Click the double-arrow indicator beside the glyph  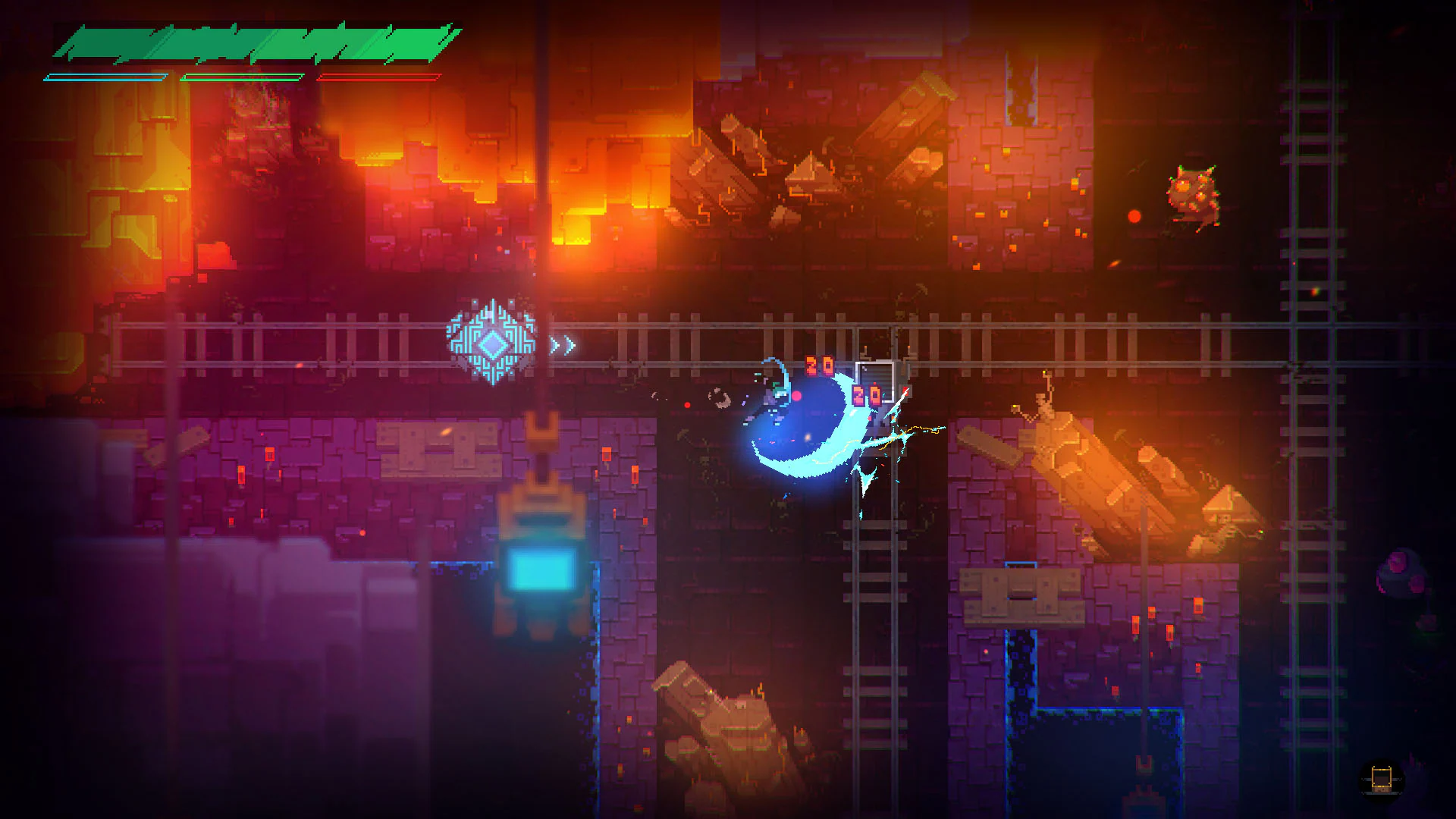(x=563, y=344)
